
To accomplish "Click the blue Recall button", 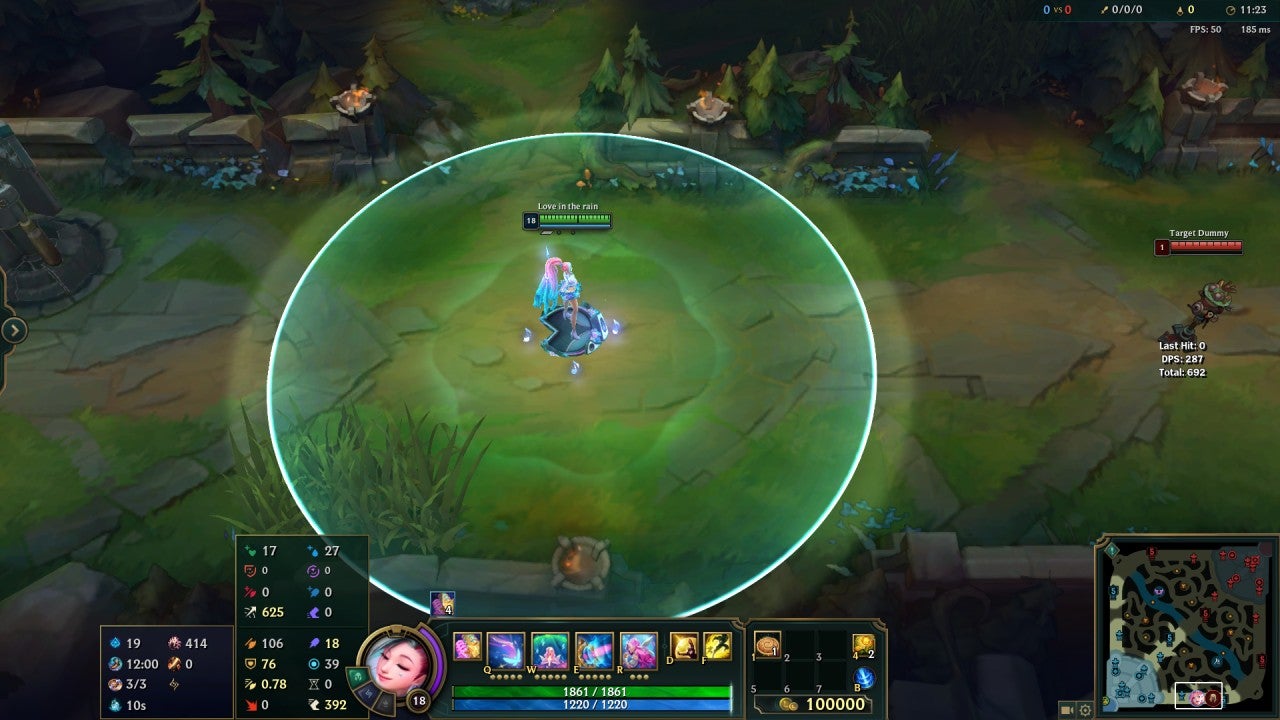I will [864, 678].
